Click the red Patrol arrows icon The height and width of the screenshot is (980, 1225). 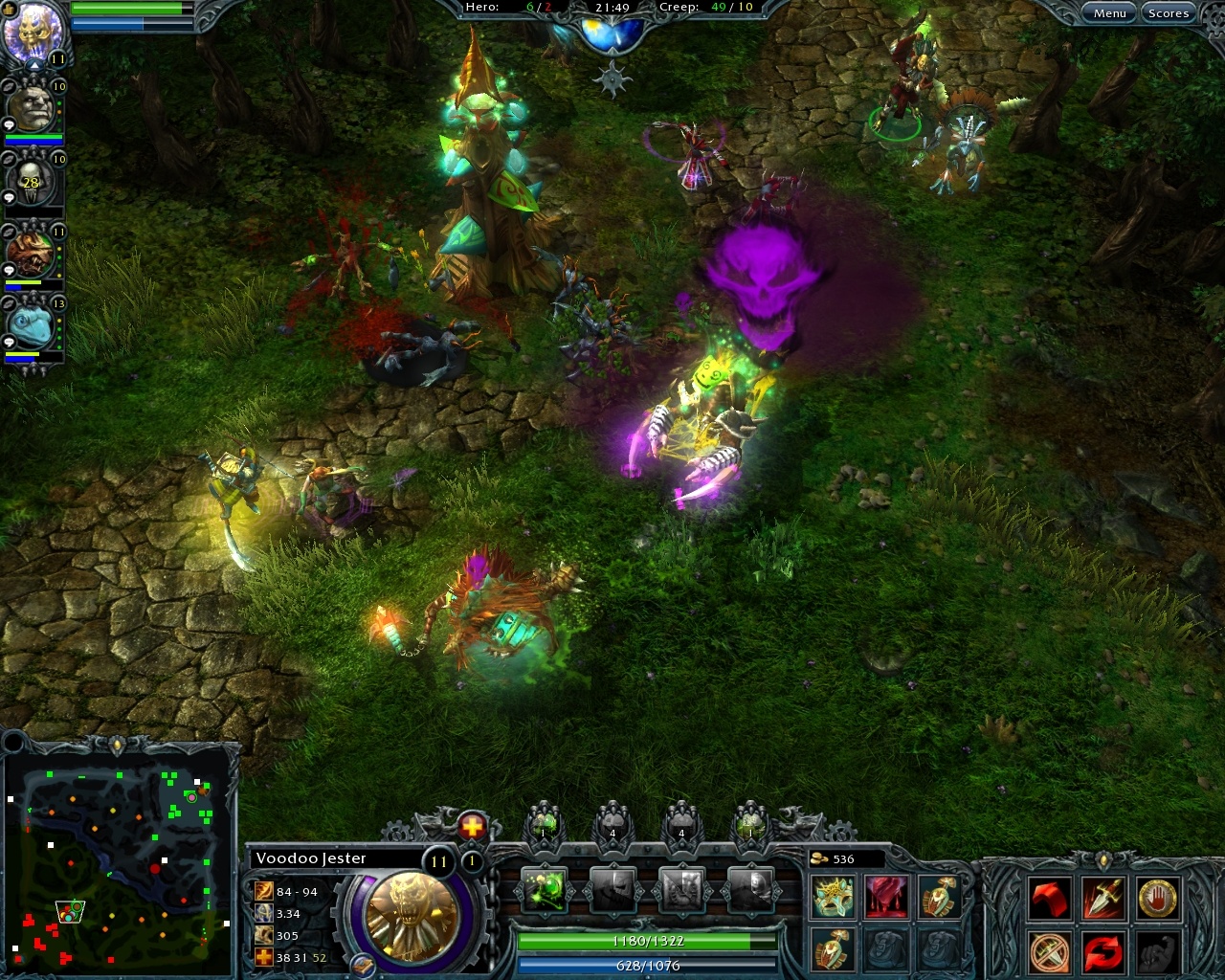(1104, 952)
